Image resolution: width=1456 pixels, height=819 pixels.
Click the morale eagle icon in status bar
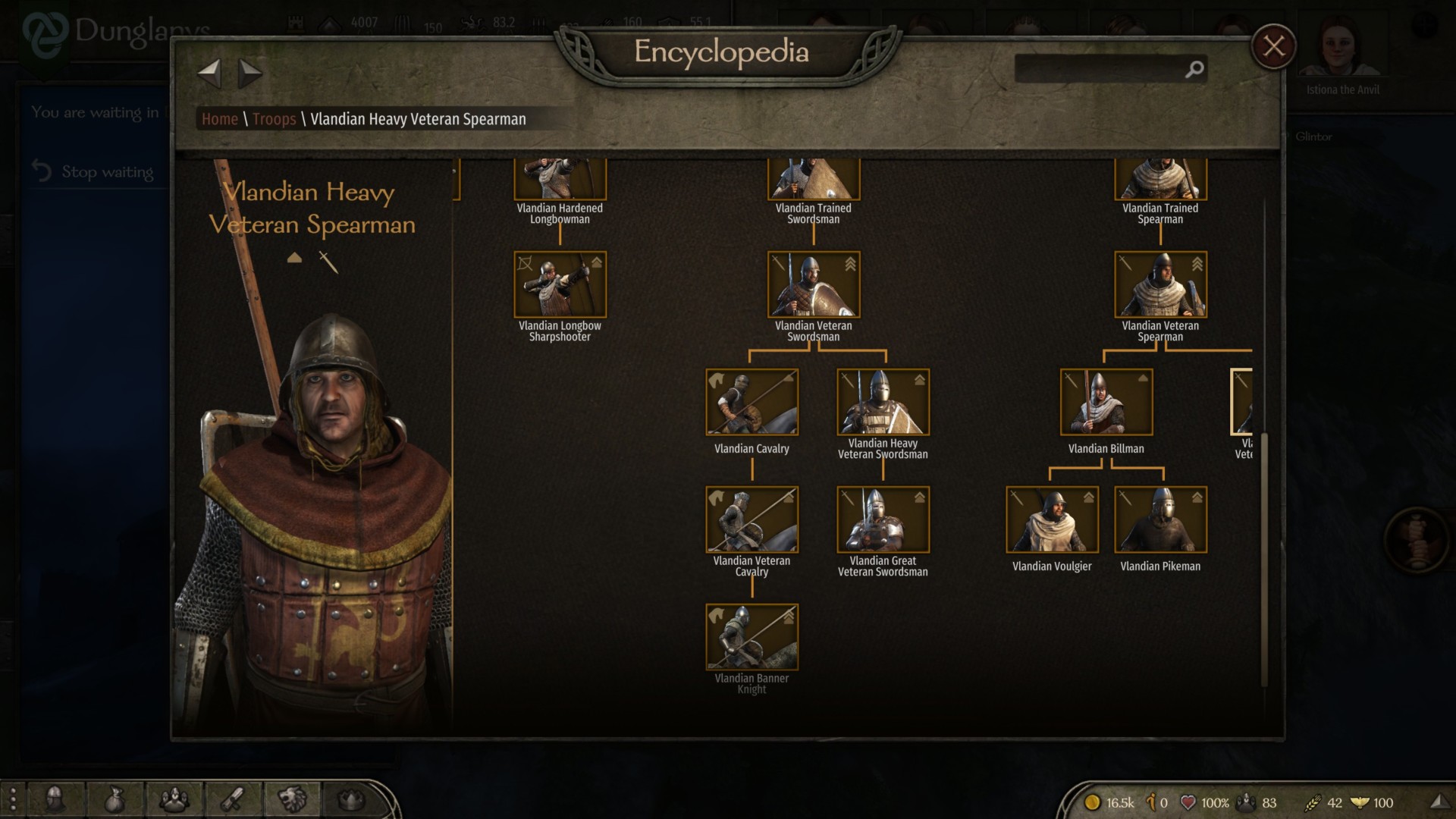1360,802
